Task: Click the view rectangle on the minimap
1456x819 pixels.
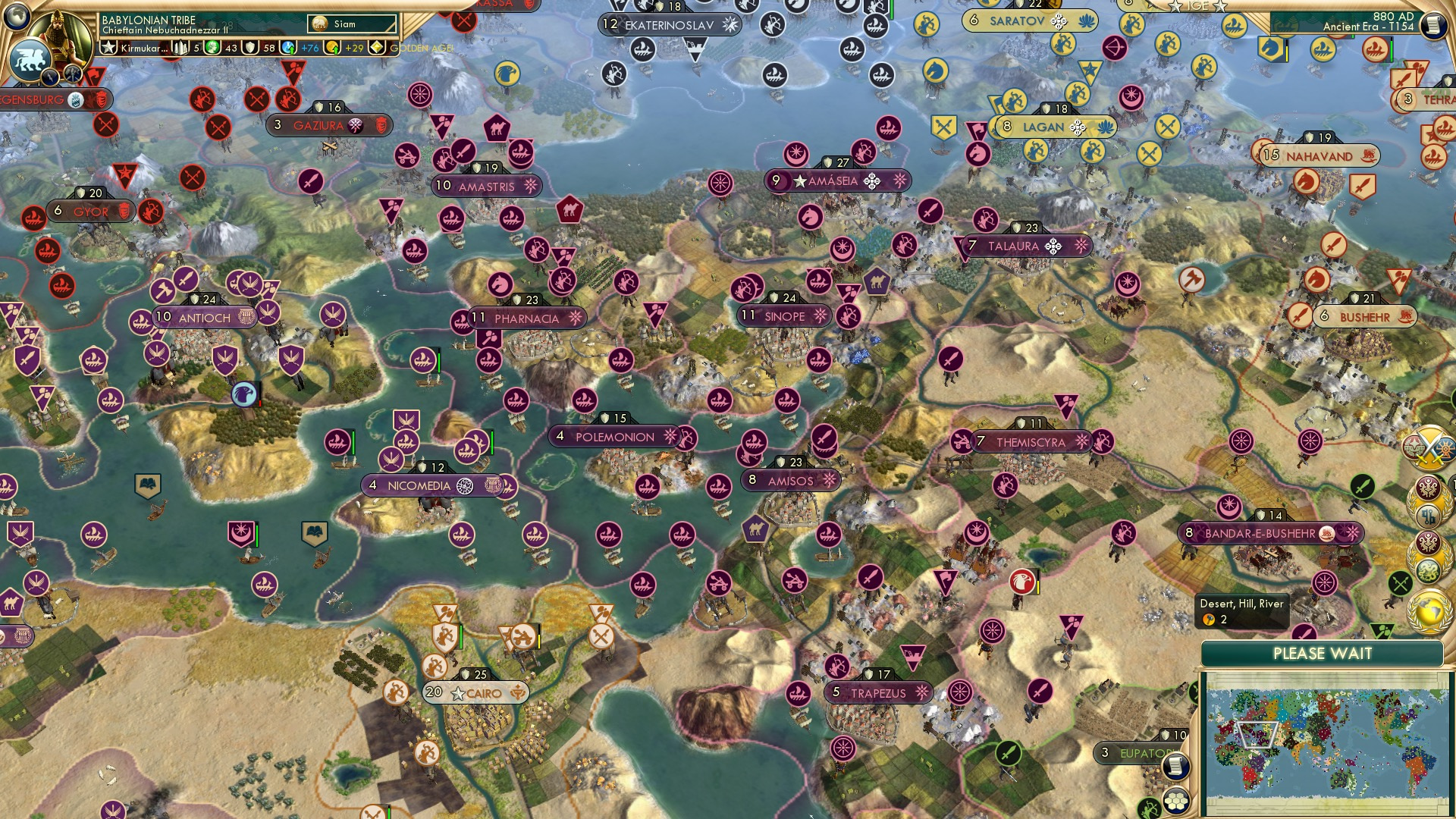Action: [x=1258, y=735]
